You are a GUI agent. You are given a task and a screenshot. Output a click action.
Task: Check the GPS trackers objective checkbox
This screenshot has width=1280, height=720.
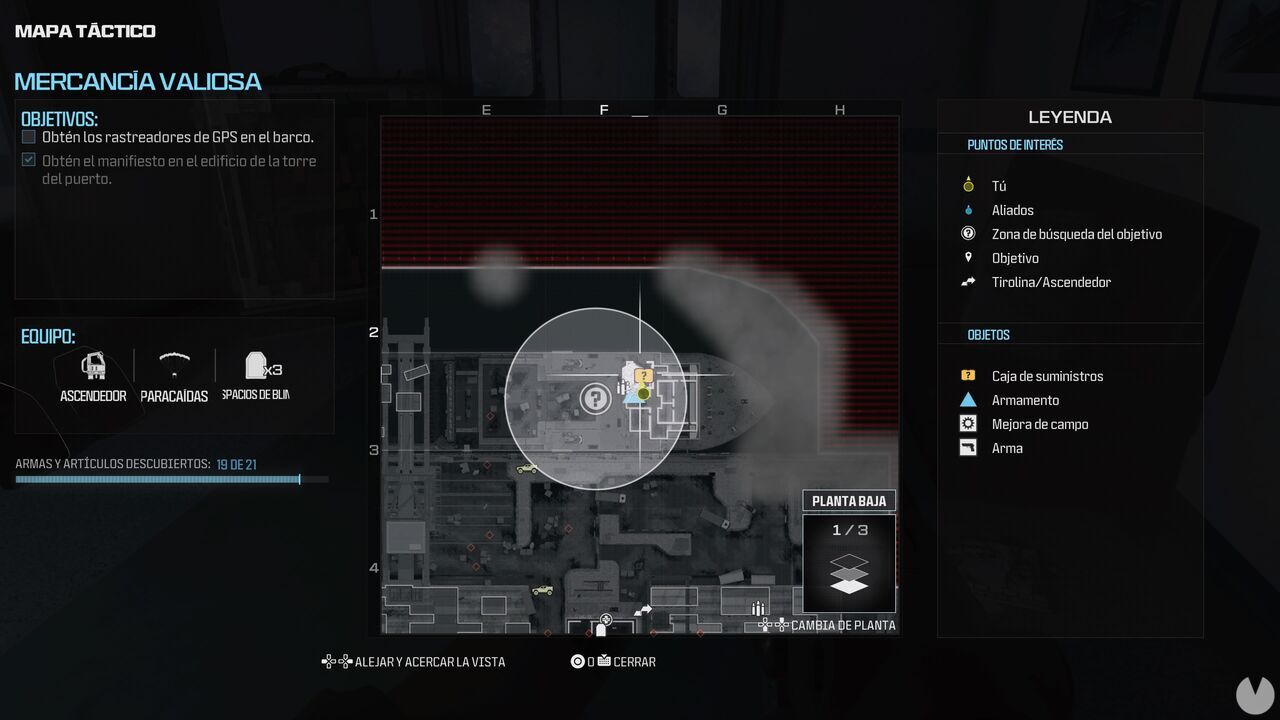[x=28, y=136]
